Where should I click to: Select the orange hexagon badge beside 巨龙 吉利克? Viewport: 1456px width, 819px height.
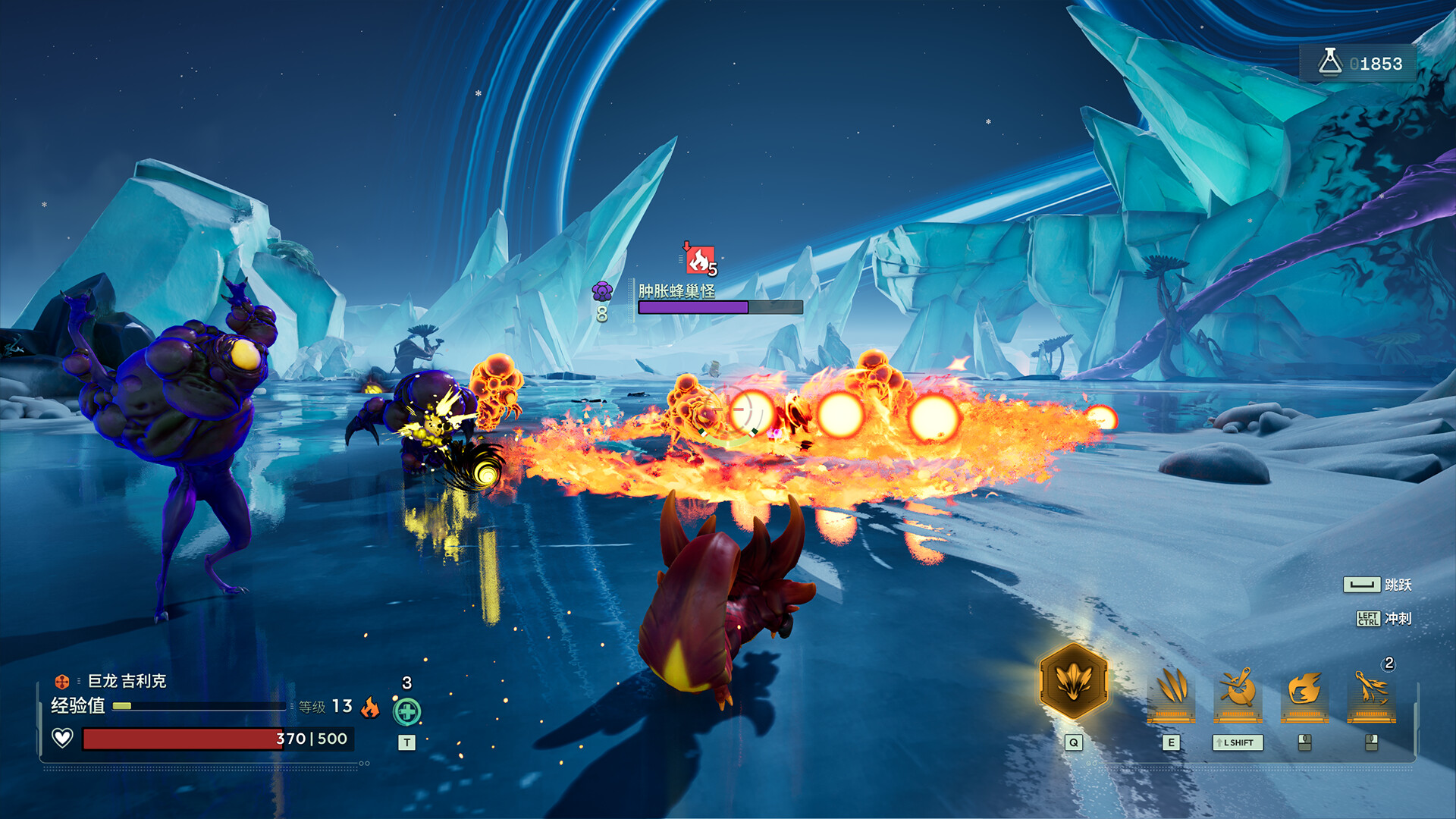click(62, 682)
